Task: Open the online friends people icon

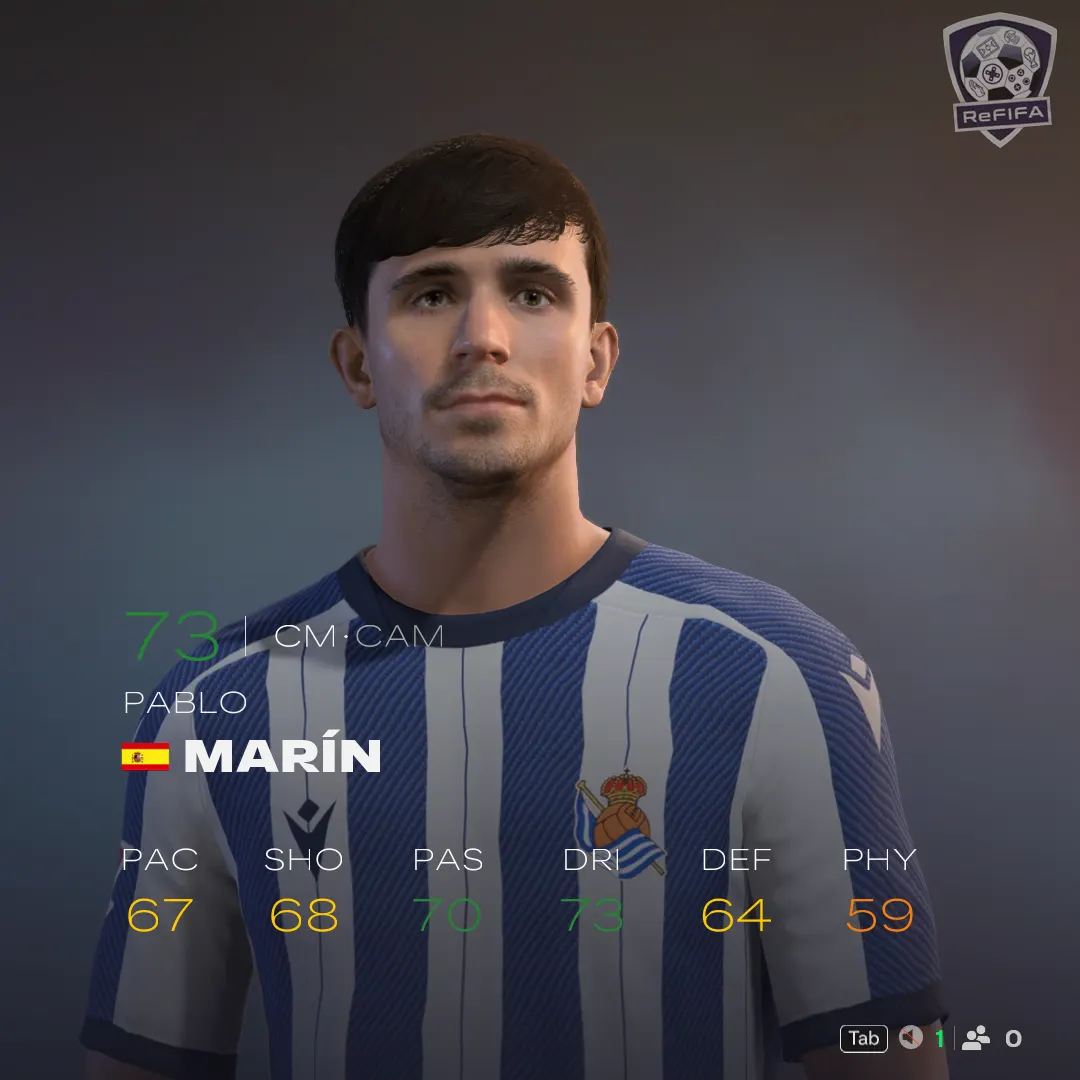Action: pyautogui.click(x=975, y=1038)
